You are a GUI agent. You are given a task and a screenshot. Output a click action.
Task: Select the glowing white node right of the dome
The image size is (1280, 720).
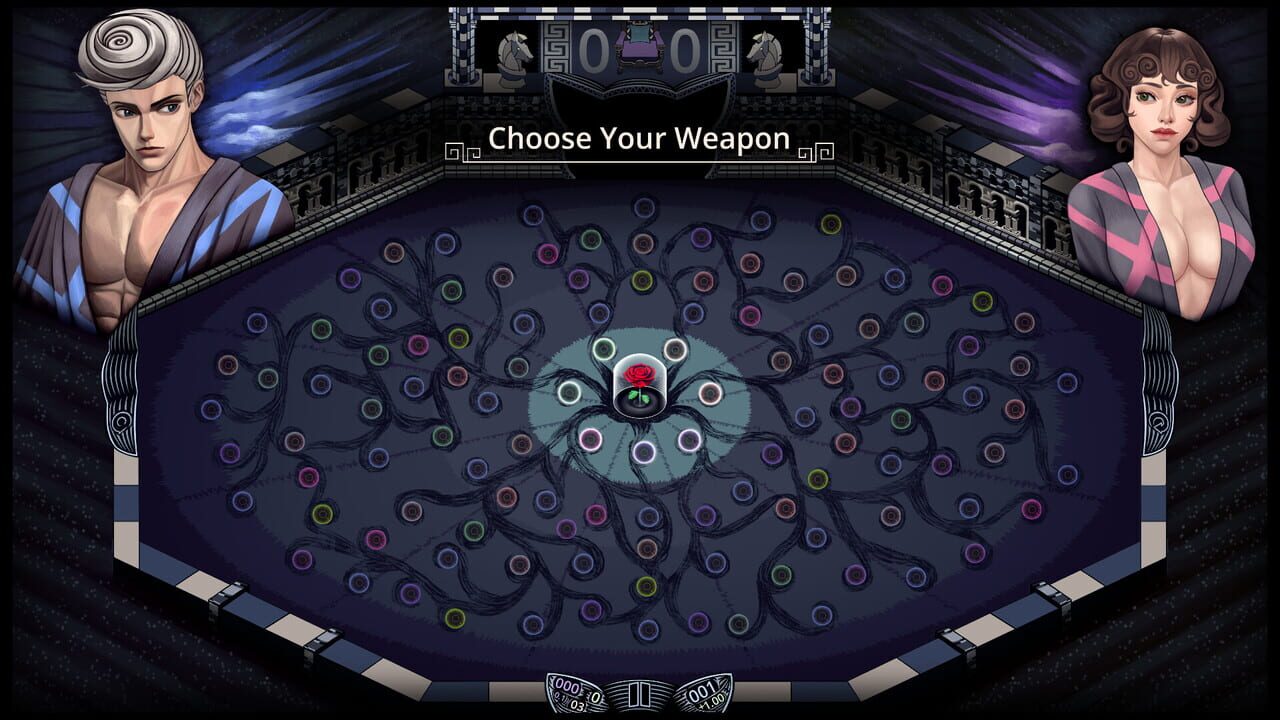click(712, 395)
